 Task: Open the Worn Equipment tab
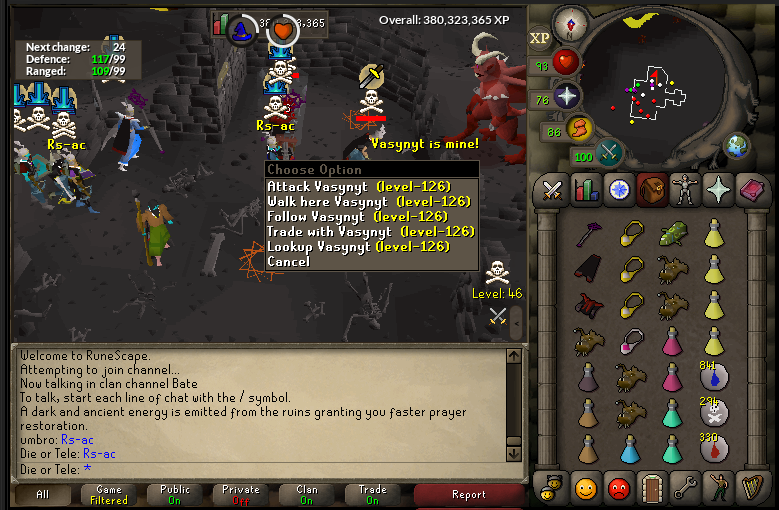[685, 189]
